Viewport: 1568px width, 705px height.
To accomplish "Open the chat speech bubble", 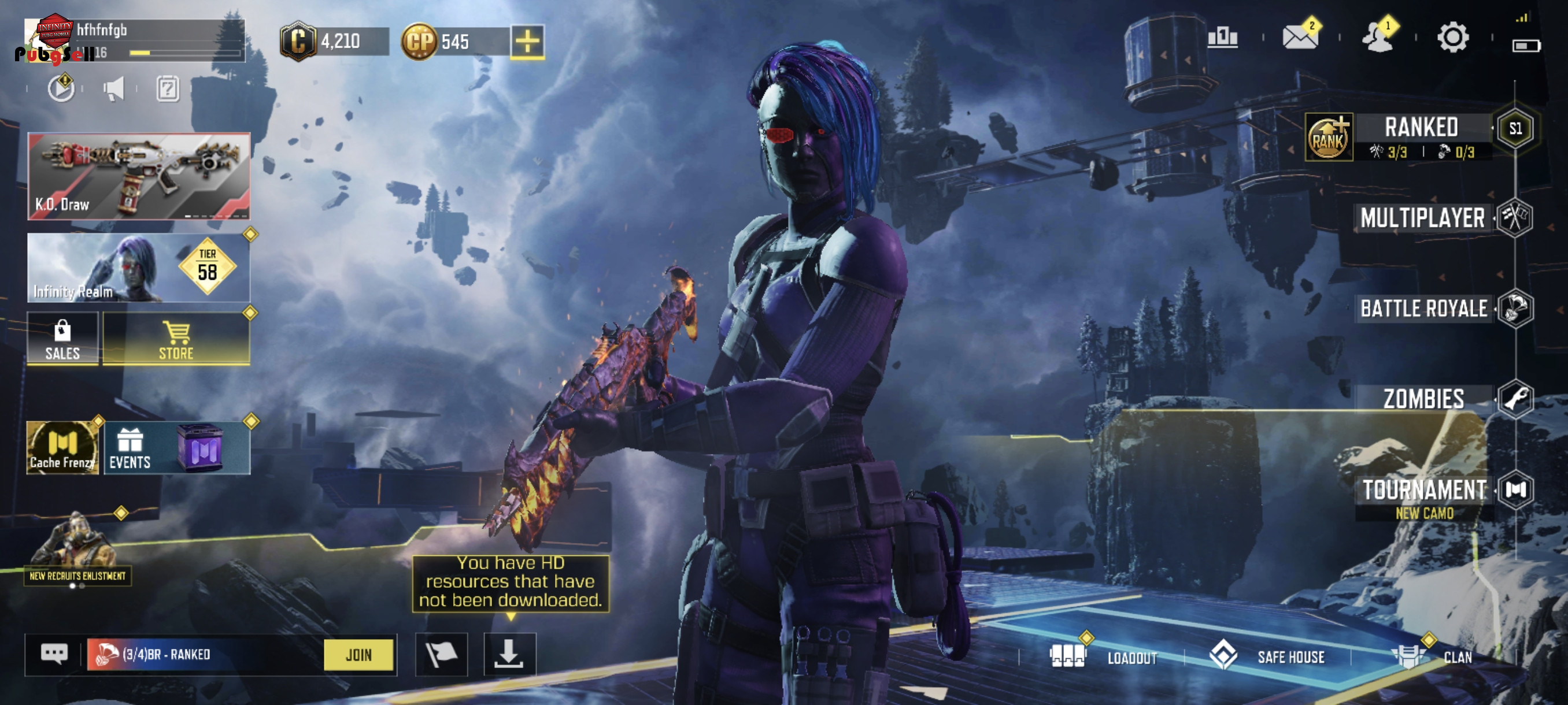I will (x=54, y=654).
